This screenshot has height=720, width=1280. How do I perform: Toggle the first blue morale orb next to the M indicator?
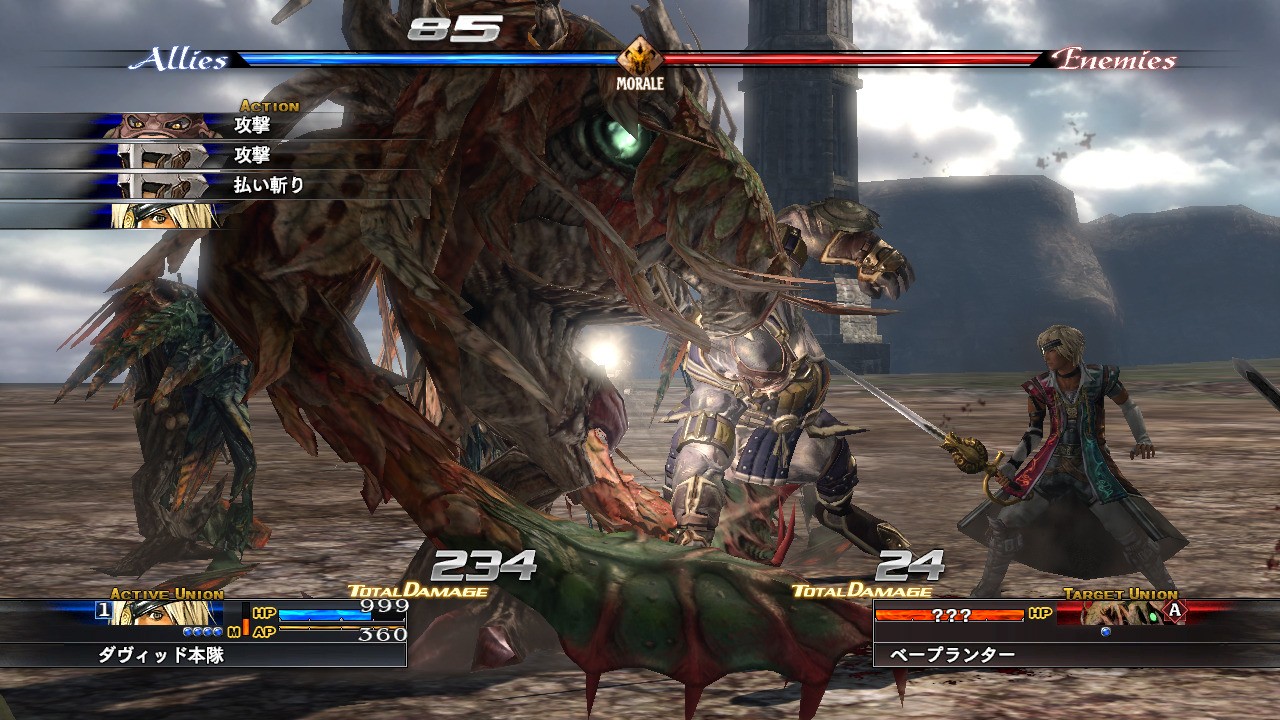click(186, 630)
